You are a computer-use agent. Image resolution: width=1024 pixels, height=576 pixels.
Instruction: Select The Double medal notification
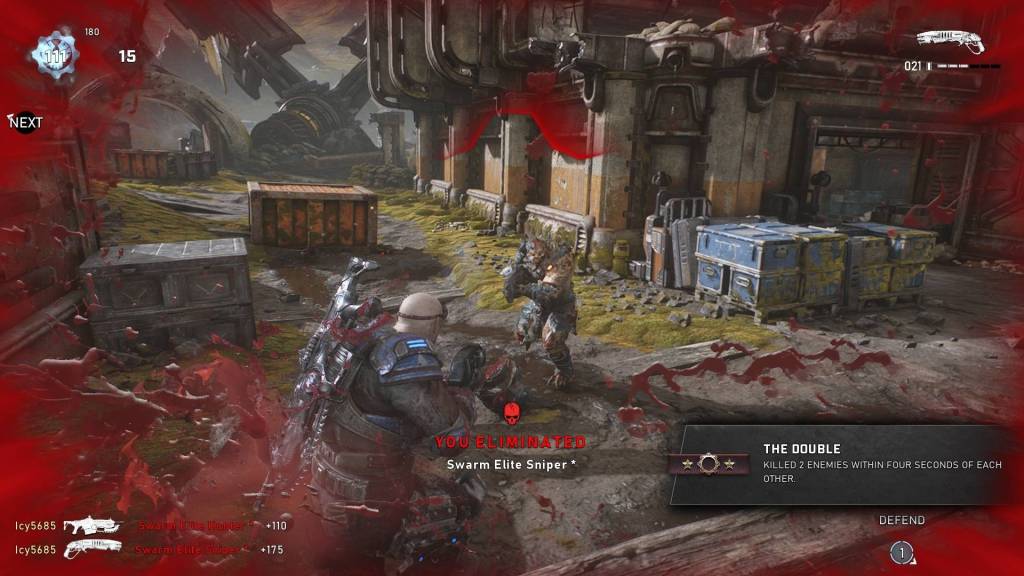(x=838, y=464)
